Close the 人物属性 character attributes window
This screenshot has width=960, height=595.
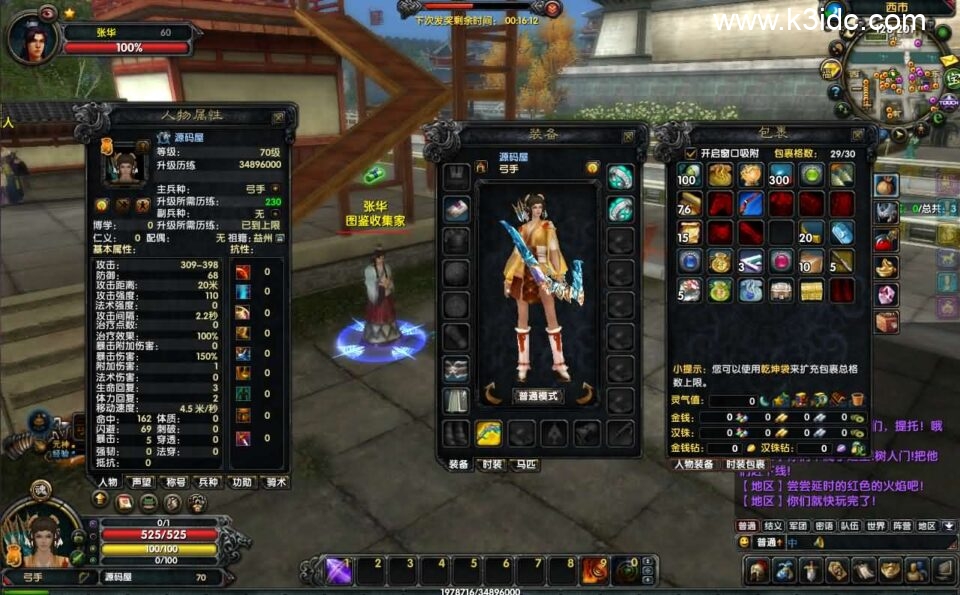click(x=279, y=117)
